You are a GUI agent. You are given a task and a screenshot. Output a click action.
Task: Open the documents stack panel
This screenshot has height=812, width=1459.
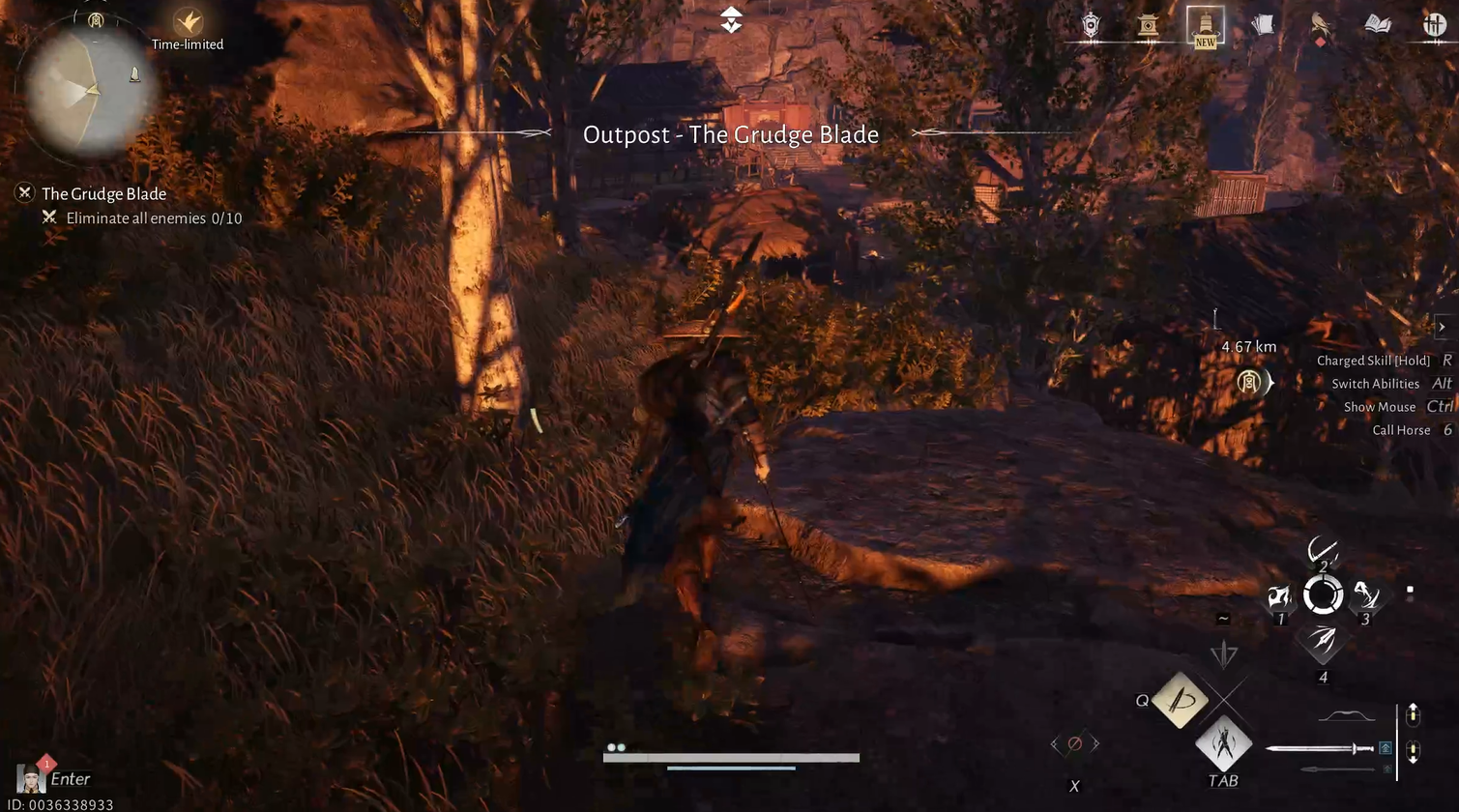[x=1264, y=24]
